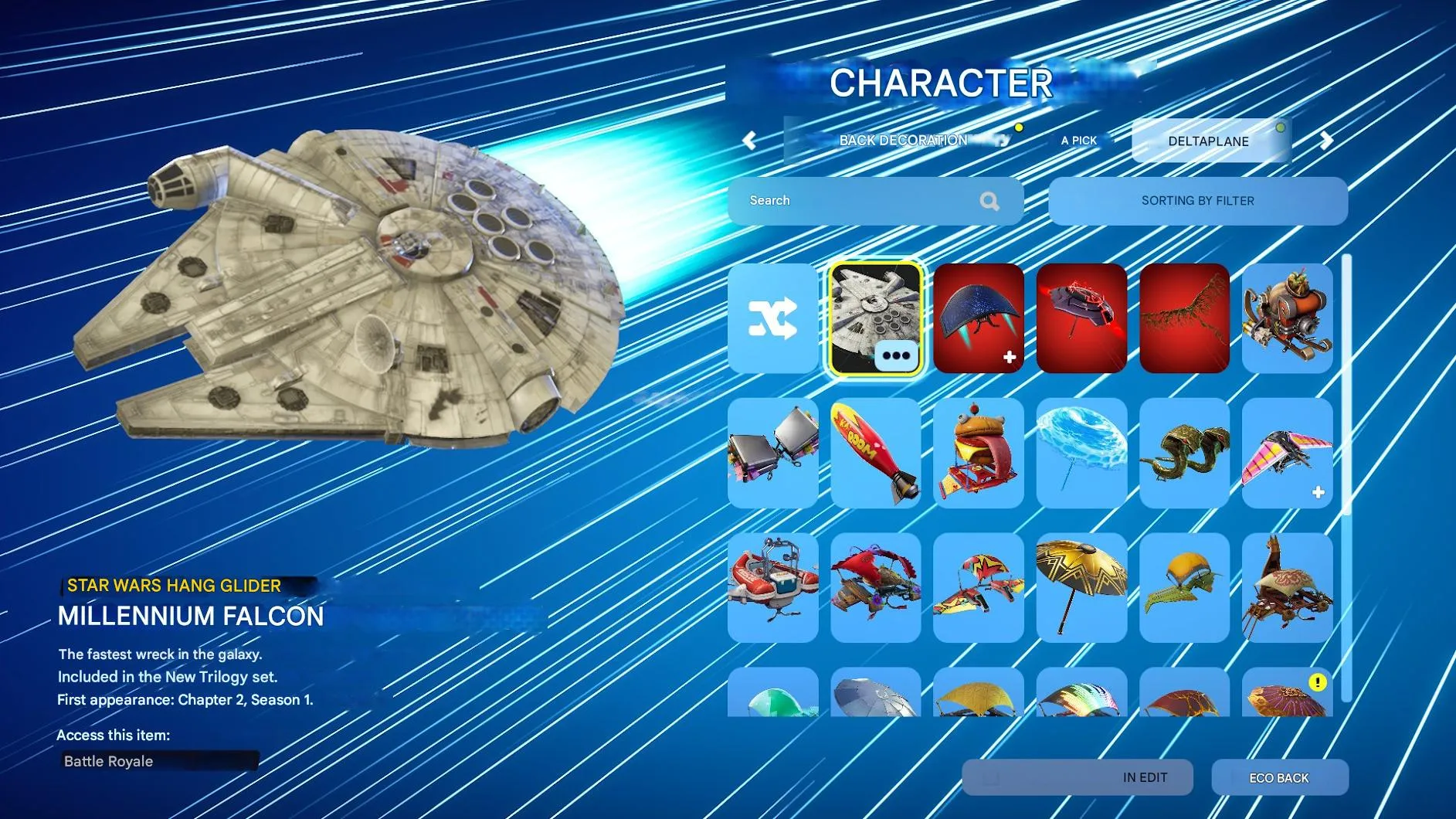Click the Eco Back button
1456x819 pixels.
click(1281, 778)
